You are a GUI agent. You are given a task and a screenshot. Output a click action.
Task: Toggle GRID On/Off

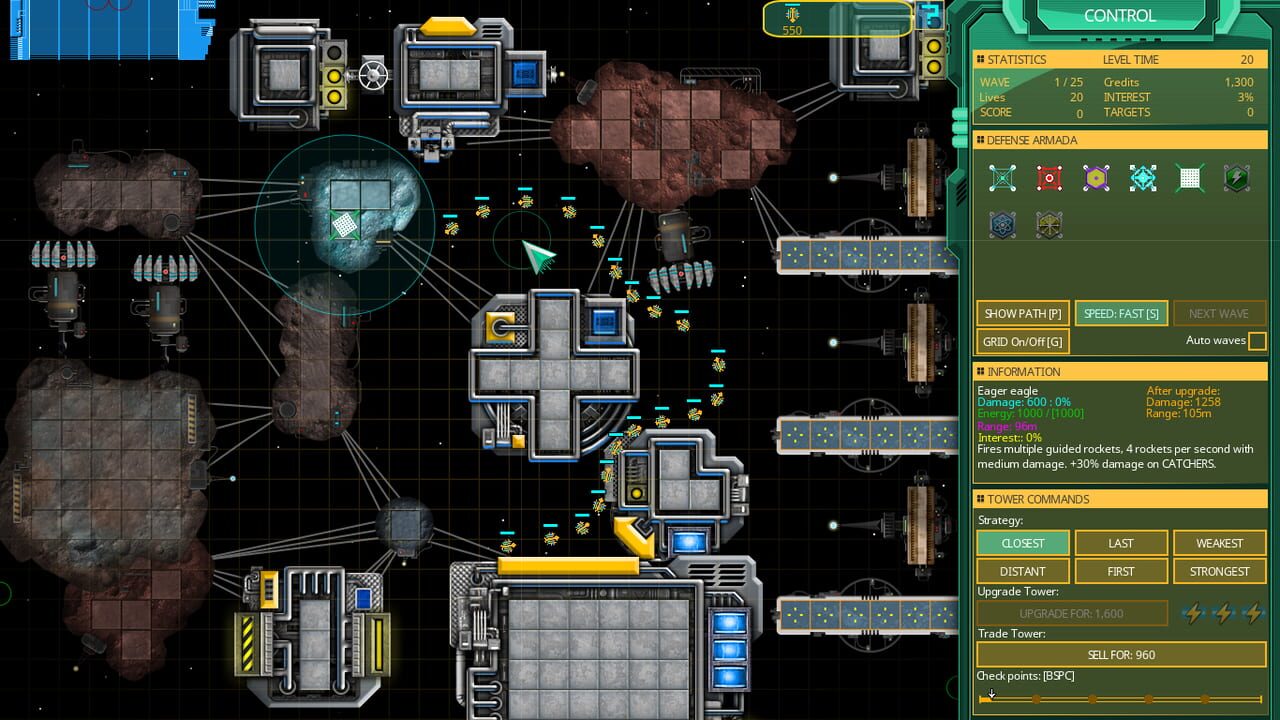click(x=1021, y=341)
